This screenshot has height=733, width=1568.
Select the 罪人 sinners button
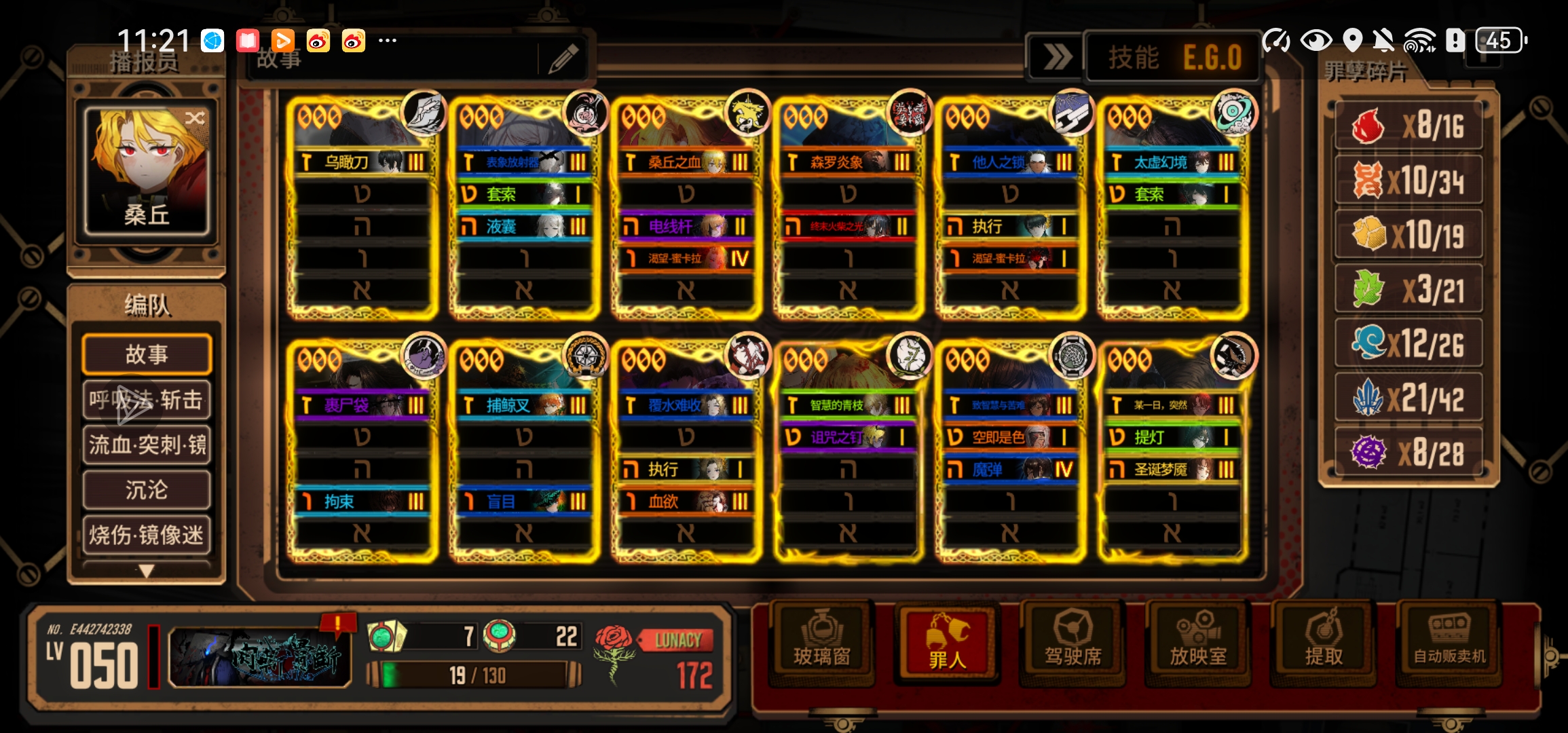tap(947, 642)
